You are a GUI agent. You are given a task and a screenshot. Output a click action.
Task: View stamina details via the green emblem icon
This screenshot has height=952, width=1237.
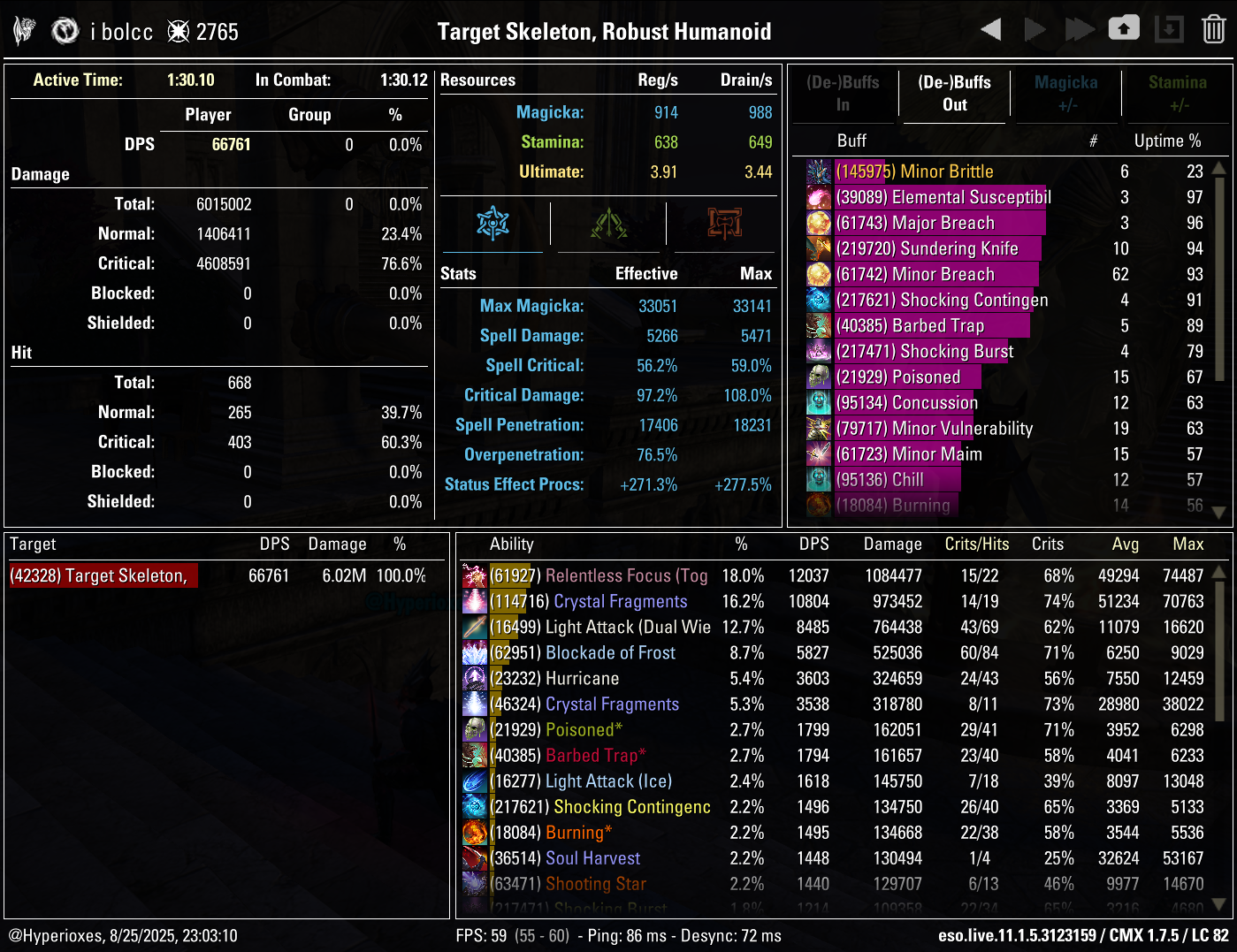click(608, 224)
